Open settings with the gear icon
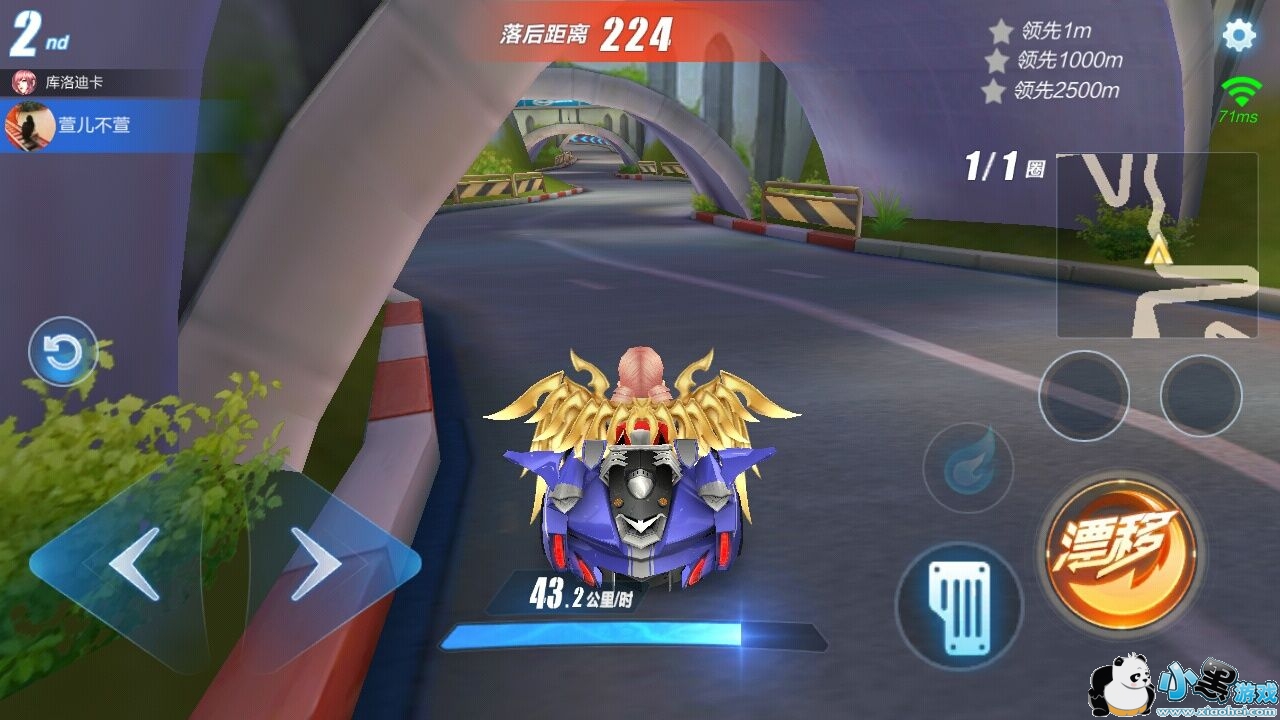Image resolution: width=1280 pixels, height=720 pixels. (x=1239, y=36)
